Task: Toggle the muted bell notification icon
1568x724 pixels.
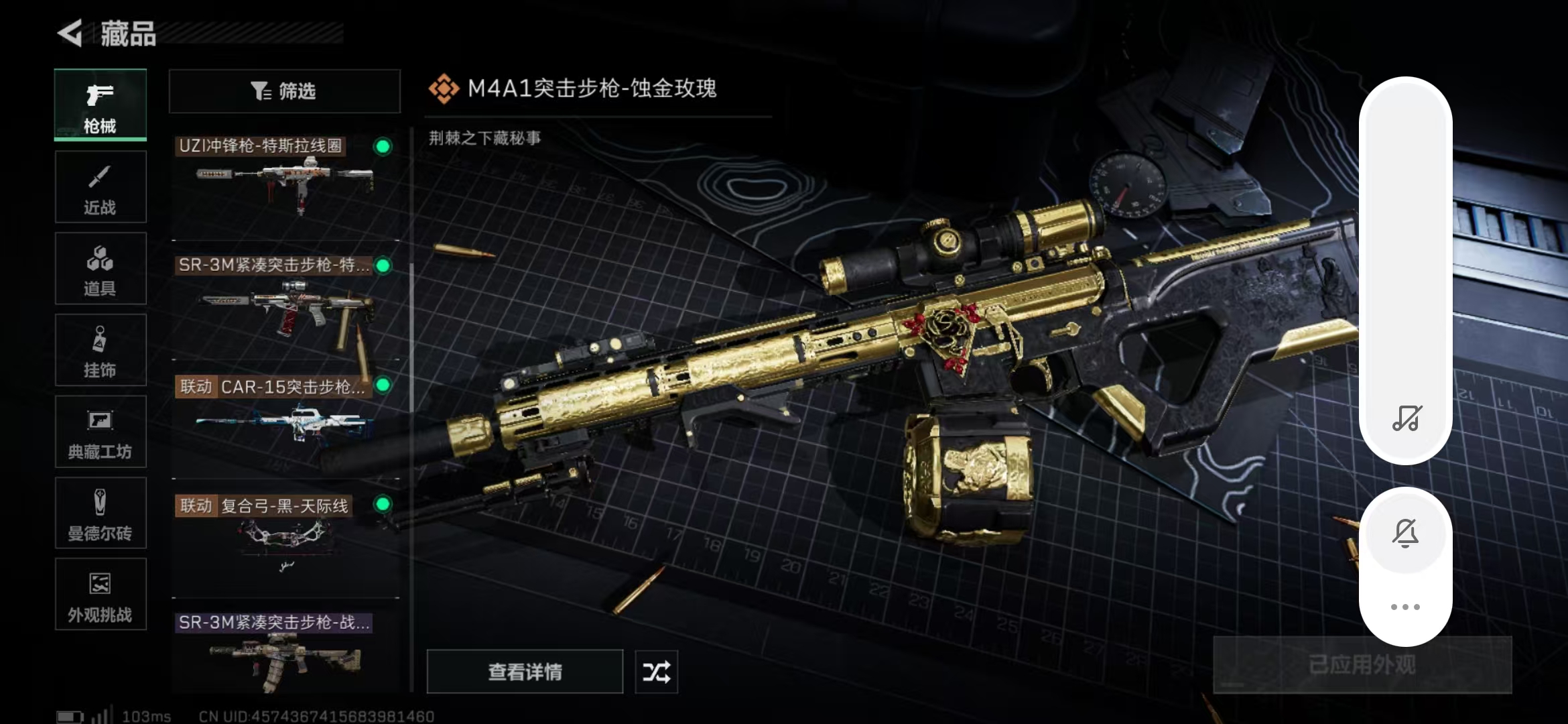Action: point(1405,534)
